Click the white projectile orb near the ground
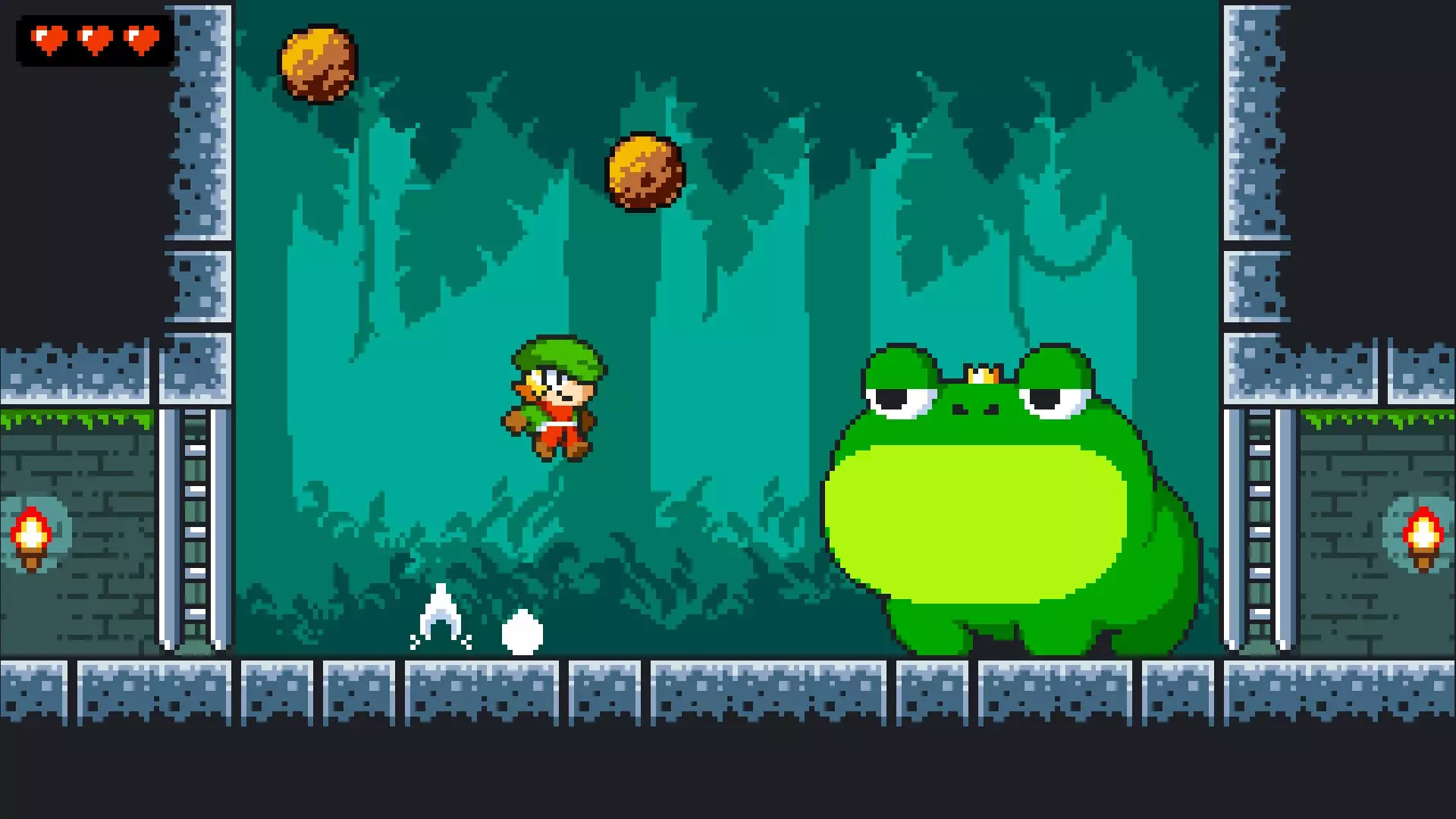The height and width of the screenshot is (819, 1456). pyautogui.click(x=520, y=630)
